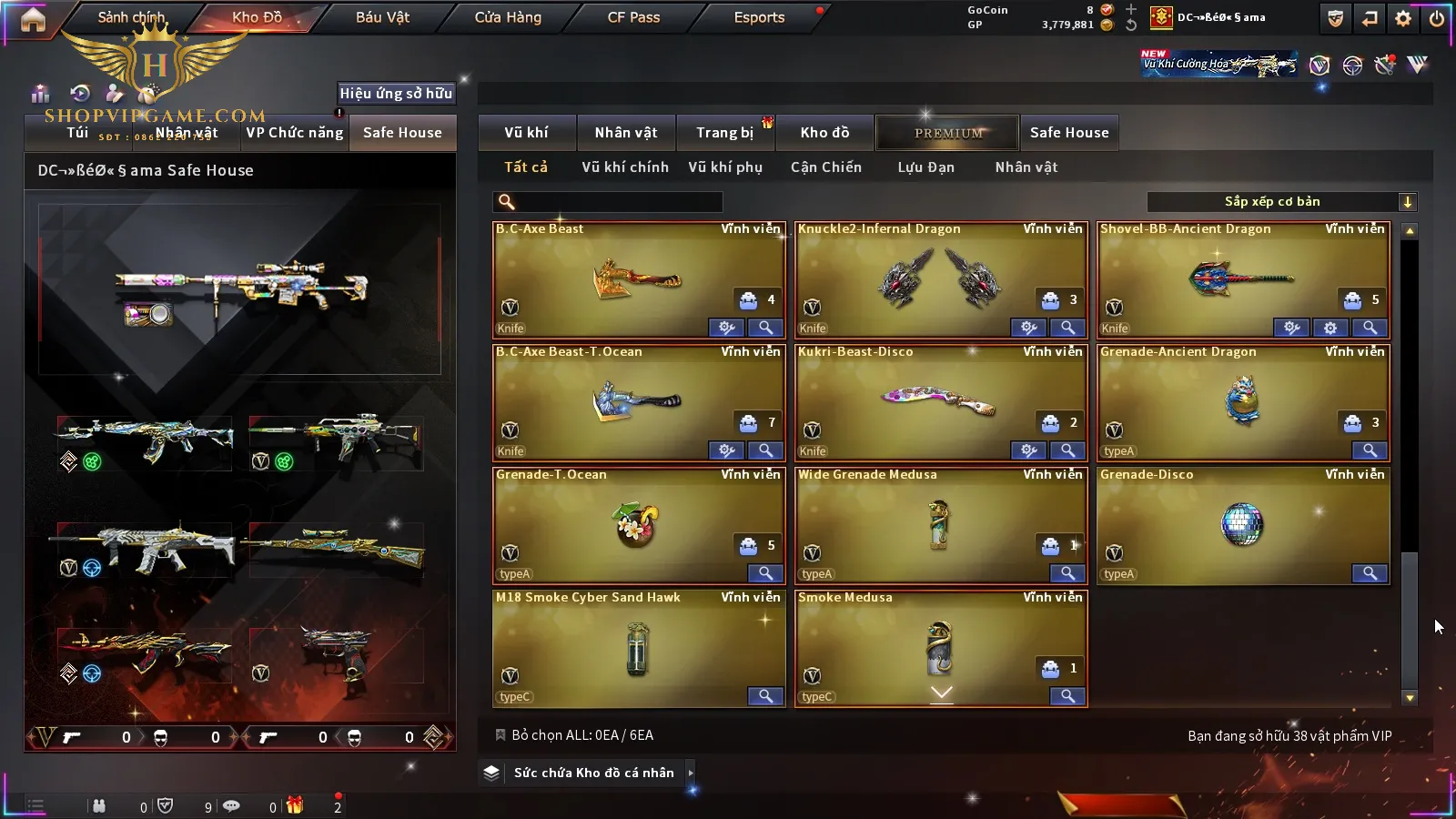1456x819 pixels.
Task: Switch to the Báu Vật menu
Action: click(382, 17)
